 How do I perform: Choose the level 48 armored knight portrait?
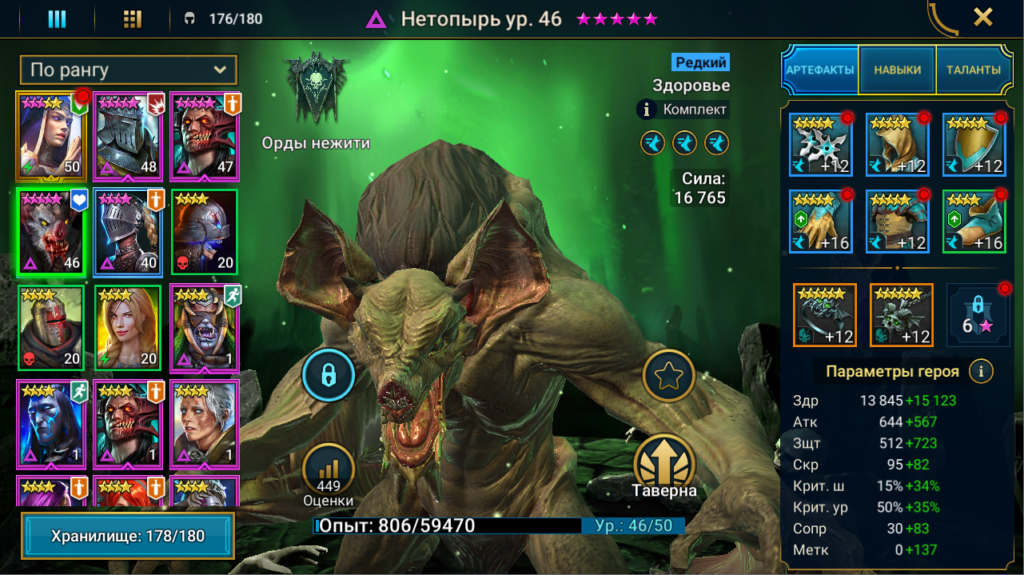(x=129, y=135)
